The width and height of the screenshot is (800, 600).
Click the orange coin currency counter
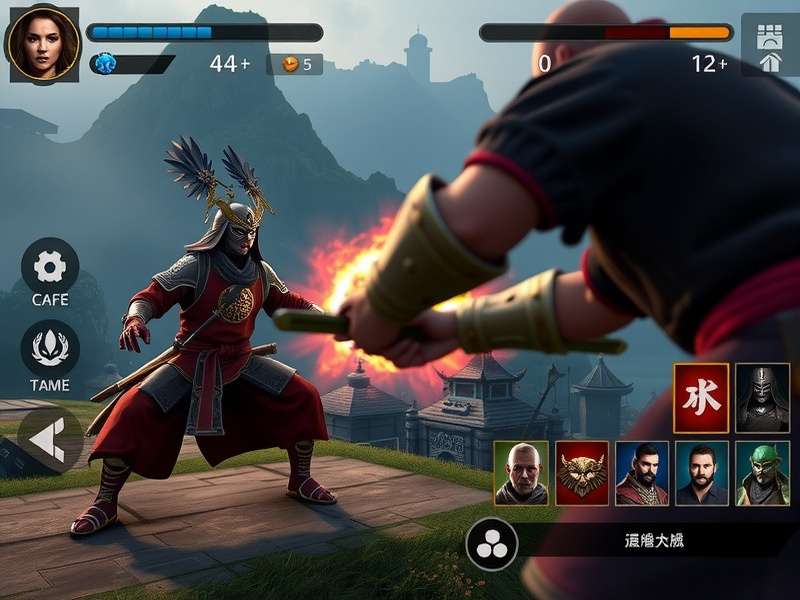[296, 64]
